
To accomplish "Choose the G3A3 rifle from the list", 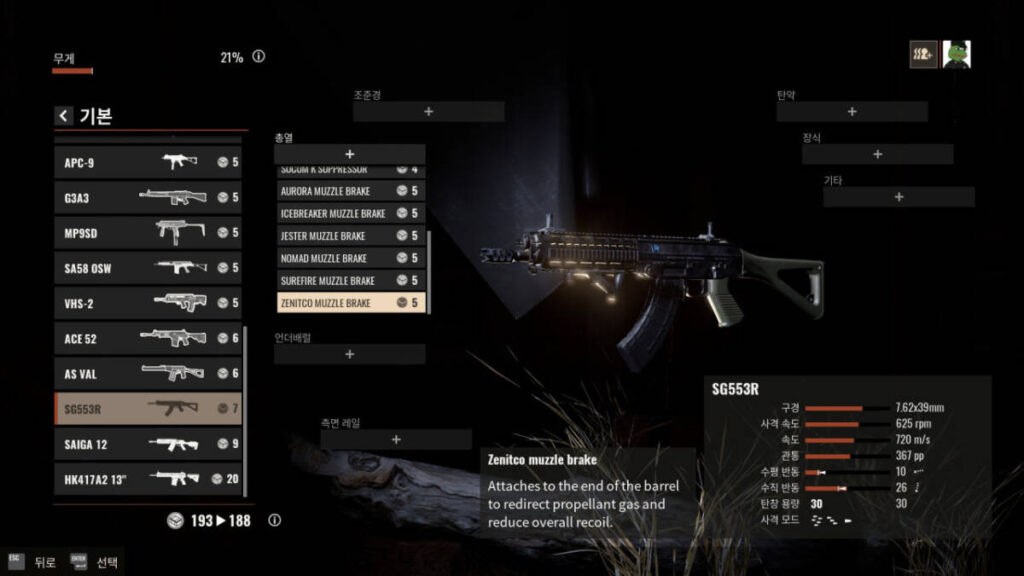I will click(x=148, y=197).
